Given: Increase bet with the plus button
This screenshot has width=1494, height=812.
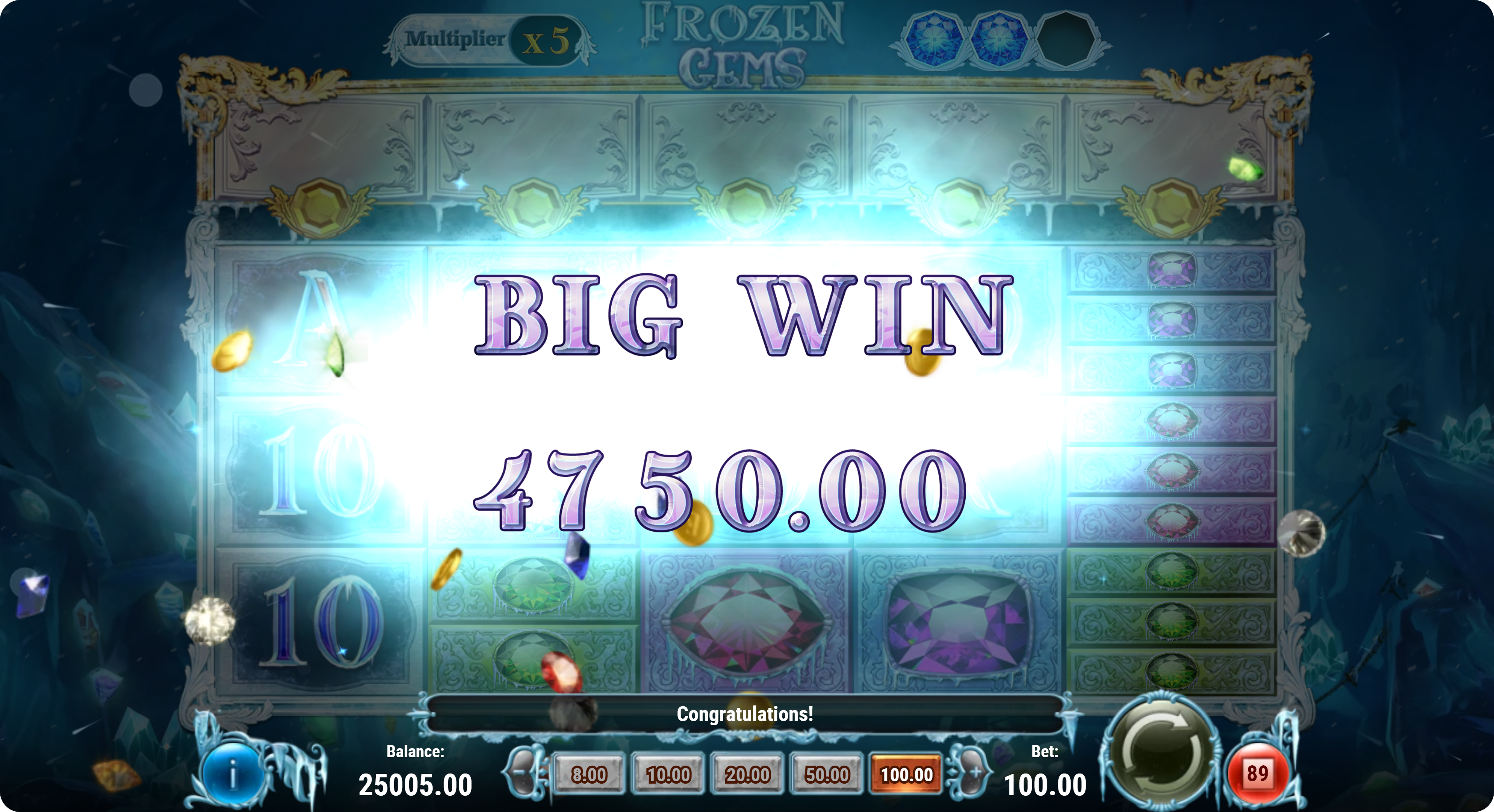Looking at the screenshot, I should pos(971,773).
